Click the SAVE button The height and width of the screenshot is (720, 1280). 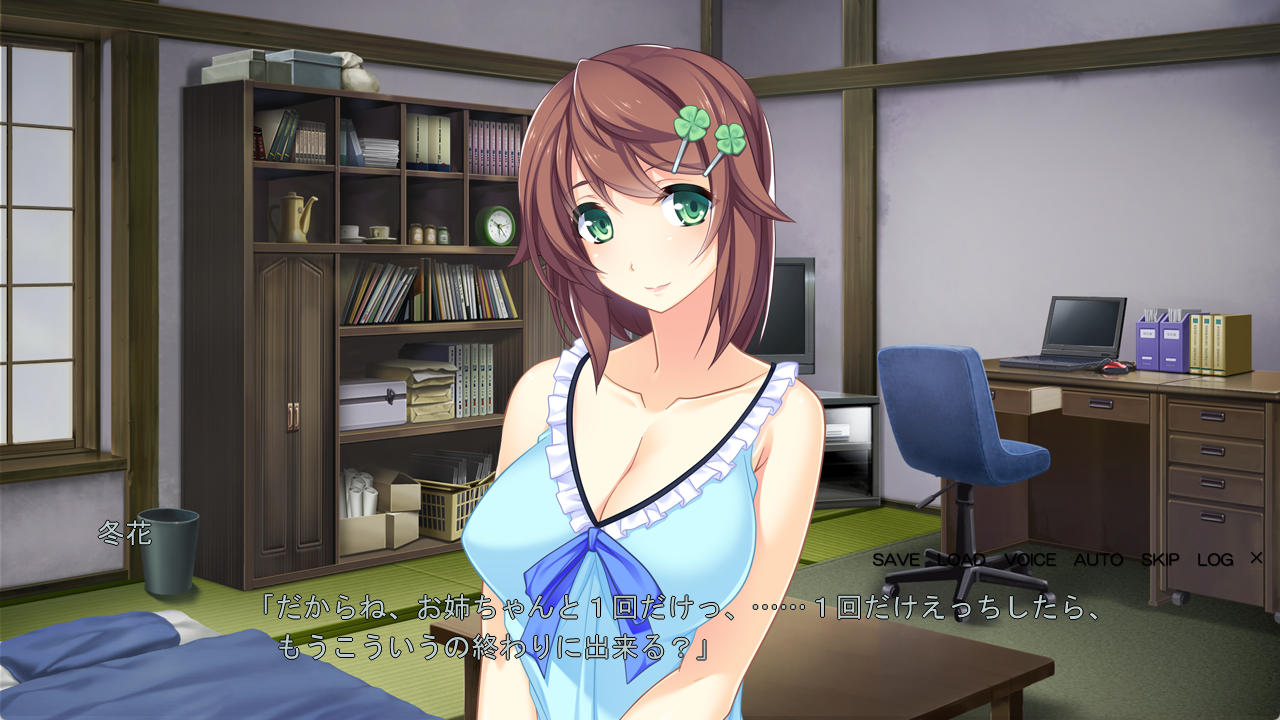[x=897, y=560]
